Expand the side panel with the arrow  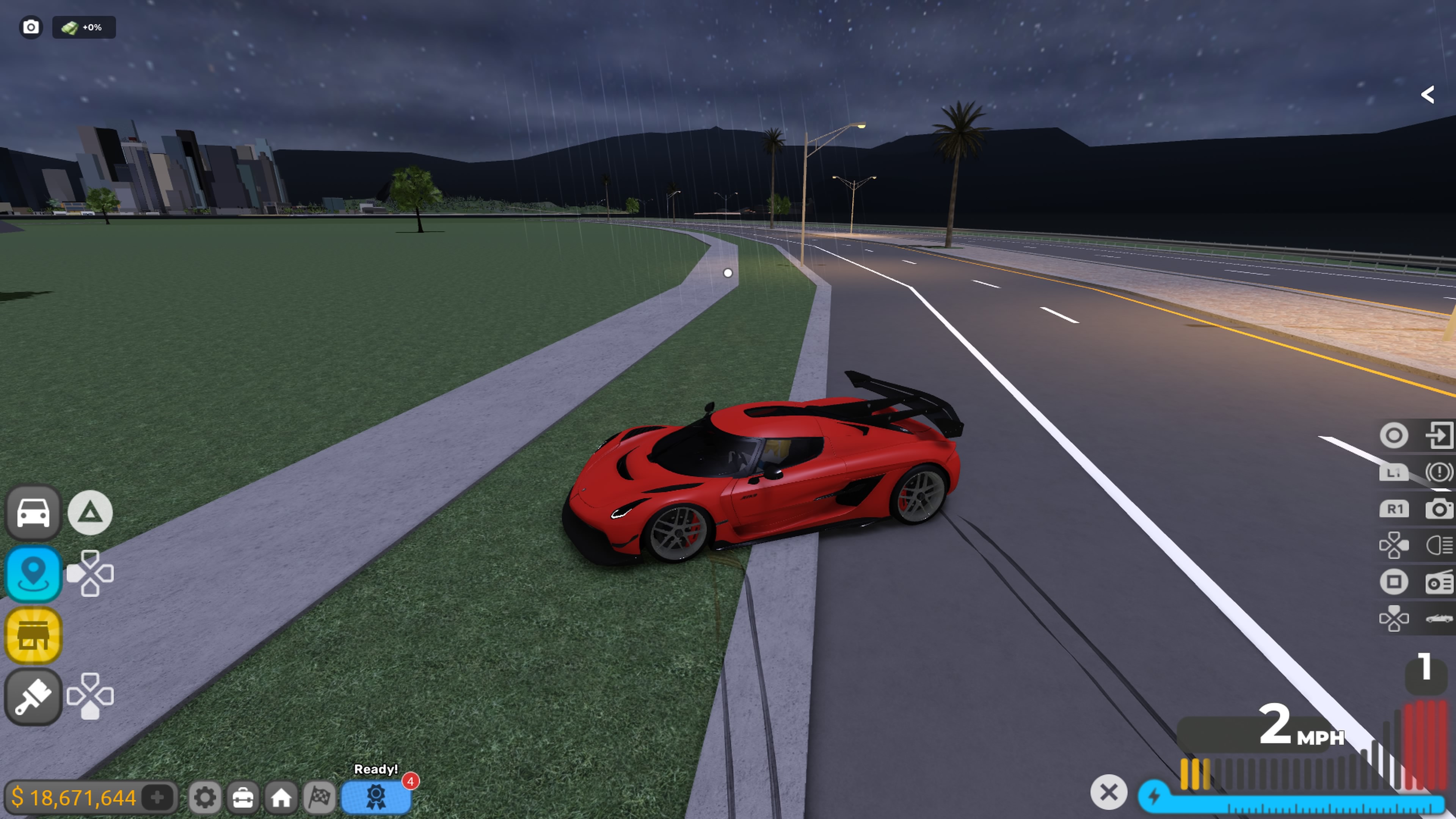coord(1428,94)
